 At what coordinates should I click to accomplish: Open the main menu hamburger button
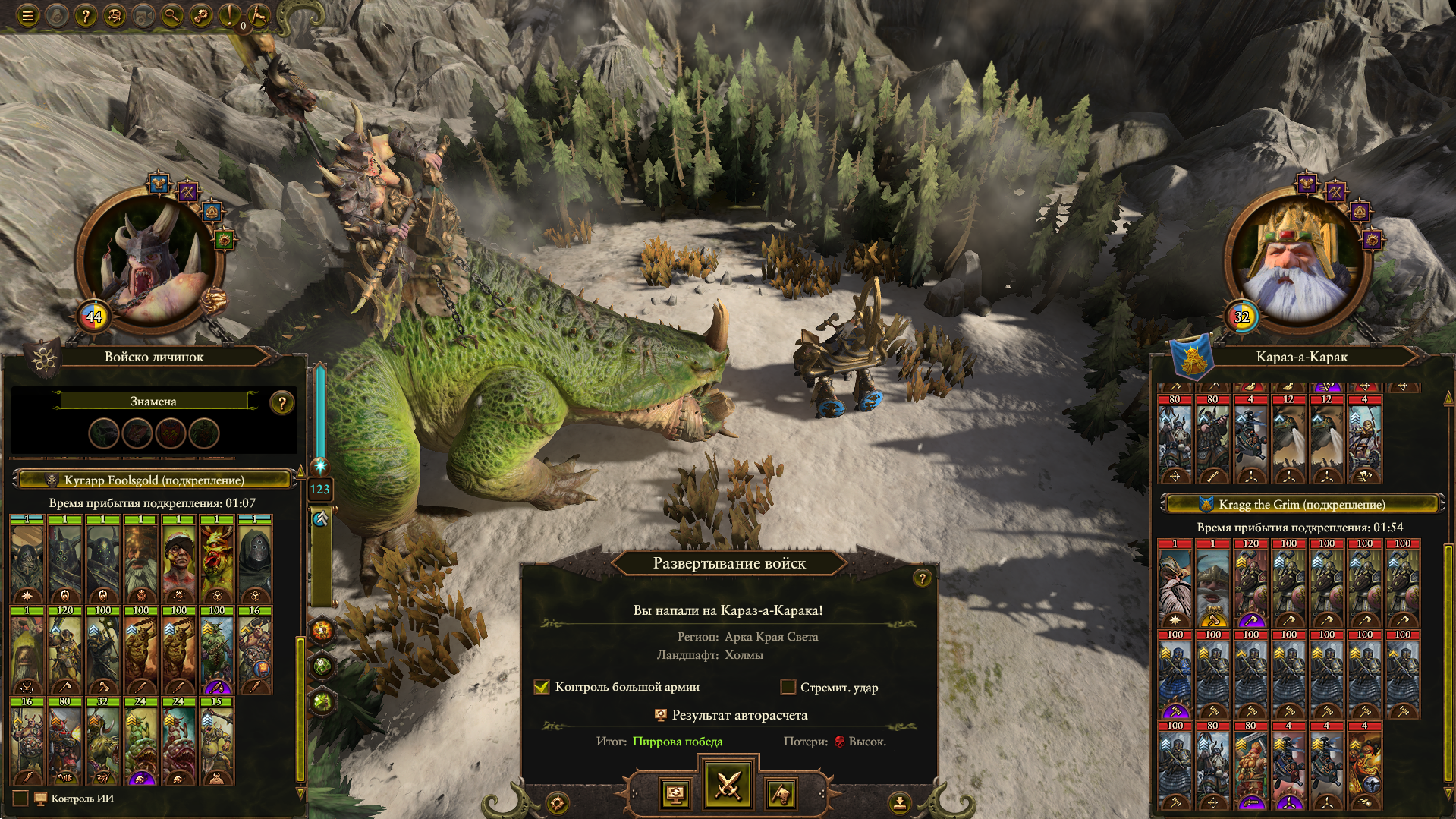tap(28, 15)
